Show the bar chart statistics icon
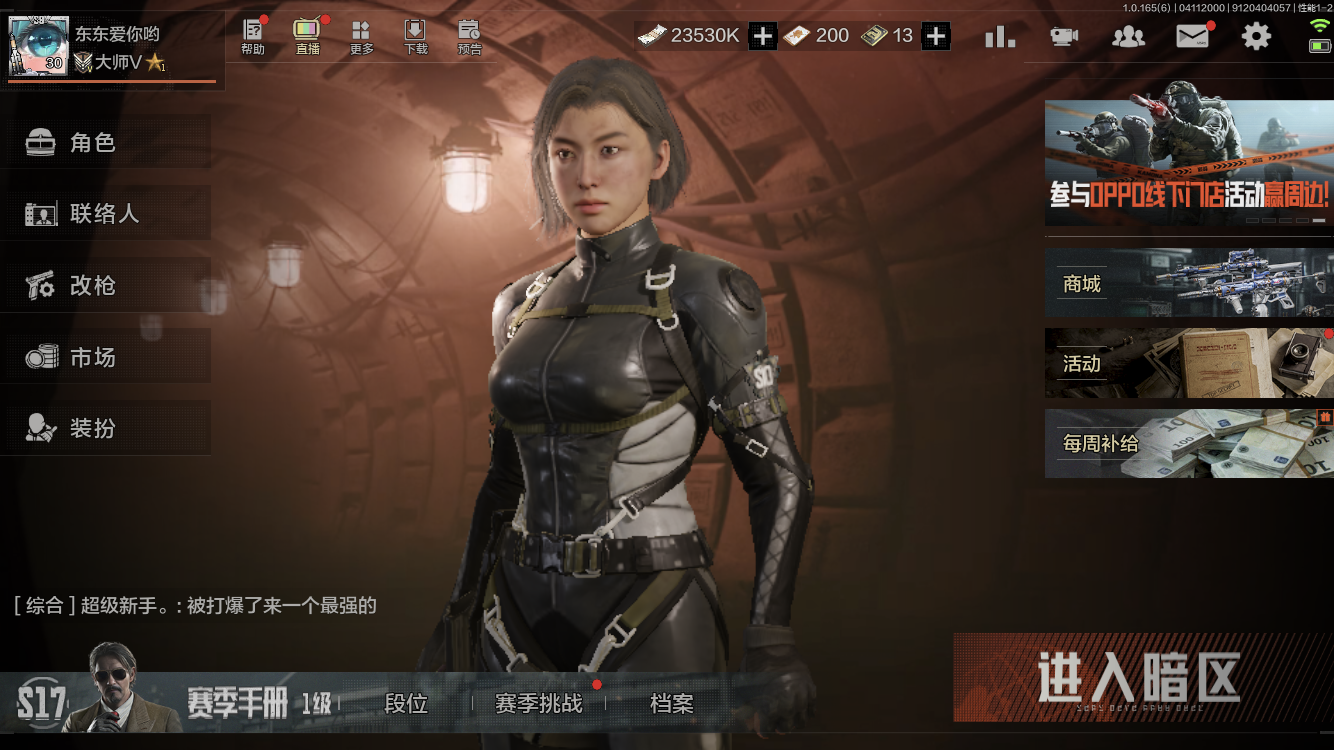1334x750 pixels. click(x=1000, y=37)
